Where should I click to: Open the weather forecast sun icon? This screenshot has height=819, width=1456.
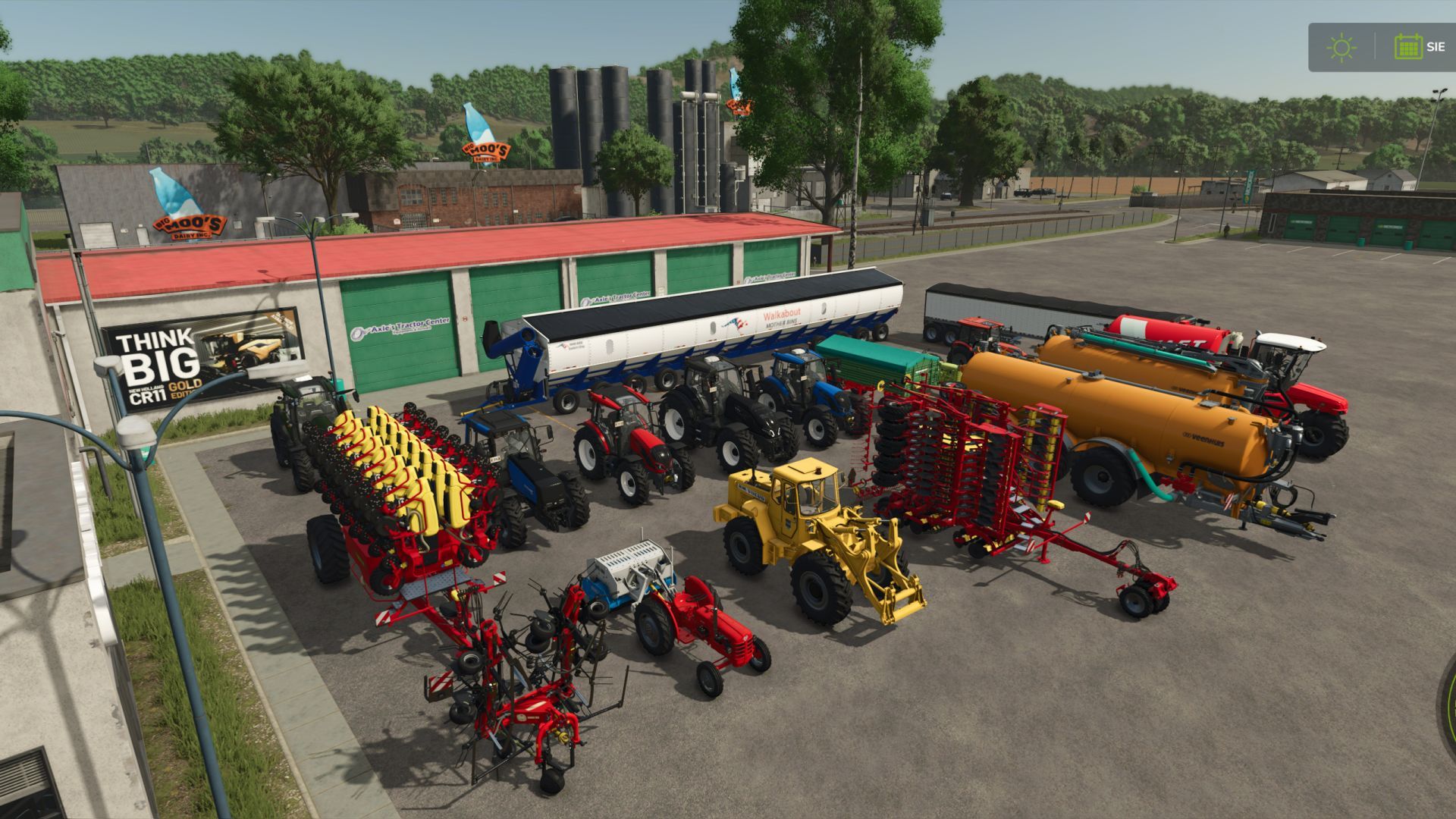[x=1341, y=47]
